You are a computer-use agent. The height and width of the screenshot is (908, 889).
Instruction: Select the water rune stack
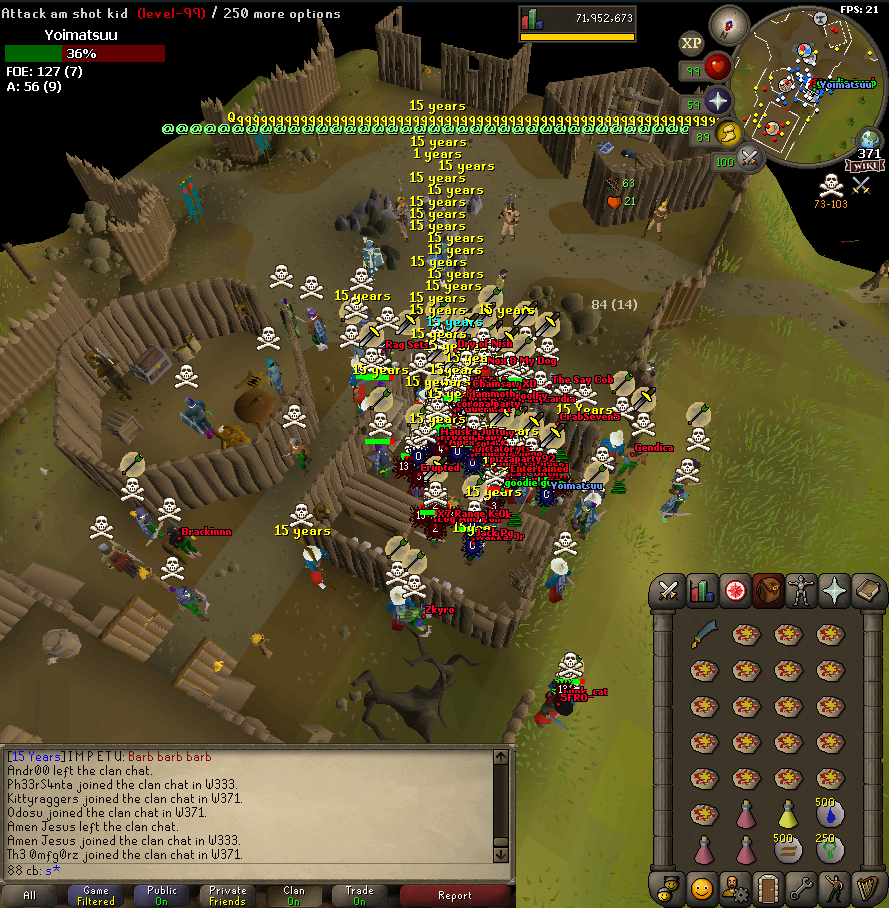[828, 815]
